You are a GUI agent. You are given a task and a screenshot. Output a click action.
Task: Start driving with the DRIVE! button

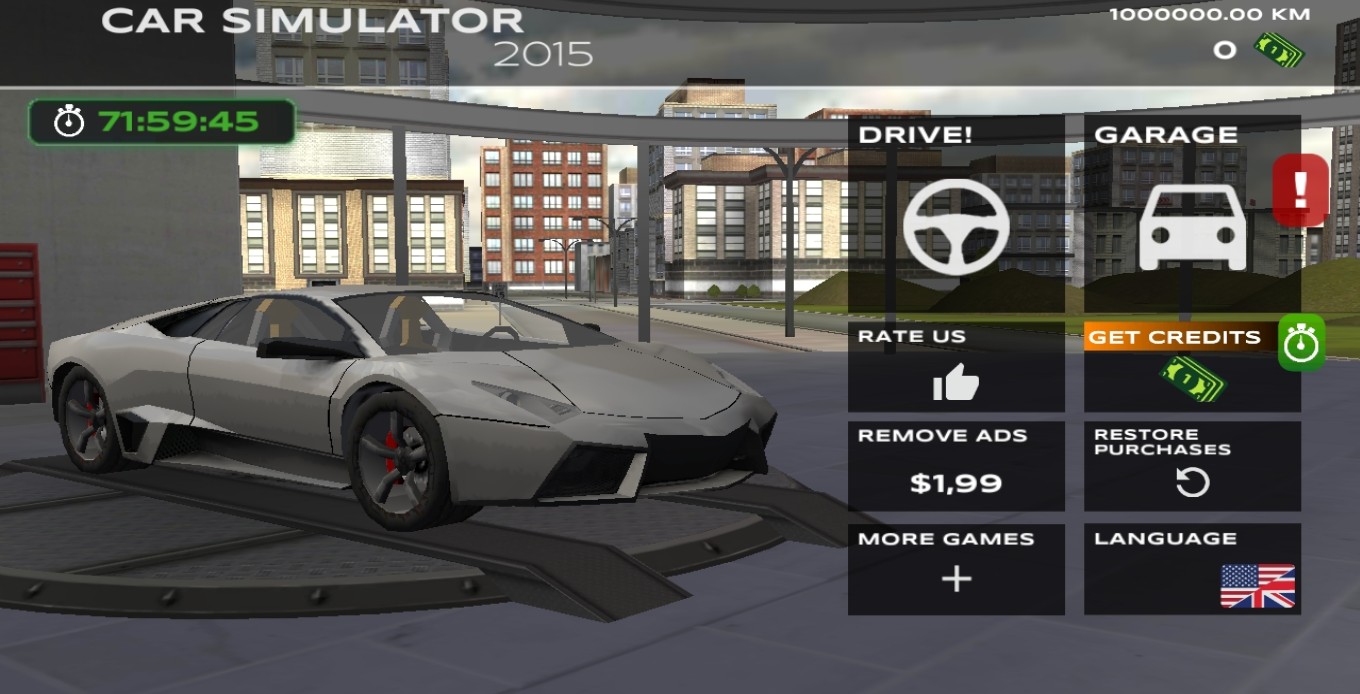955,213
